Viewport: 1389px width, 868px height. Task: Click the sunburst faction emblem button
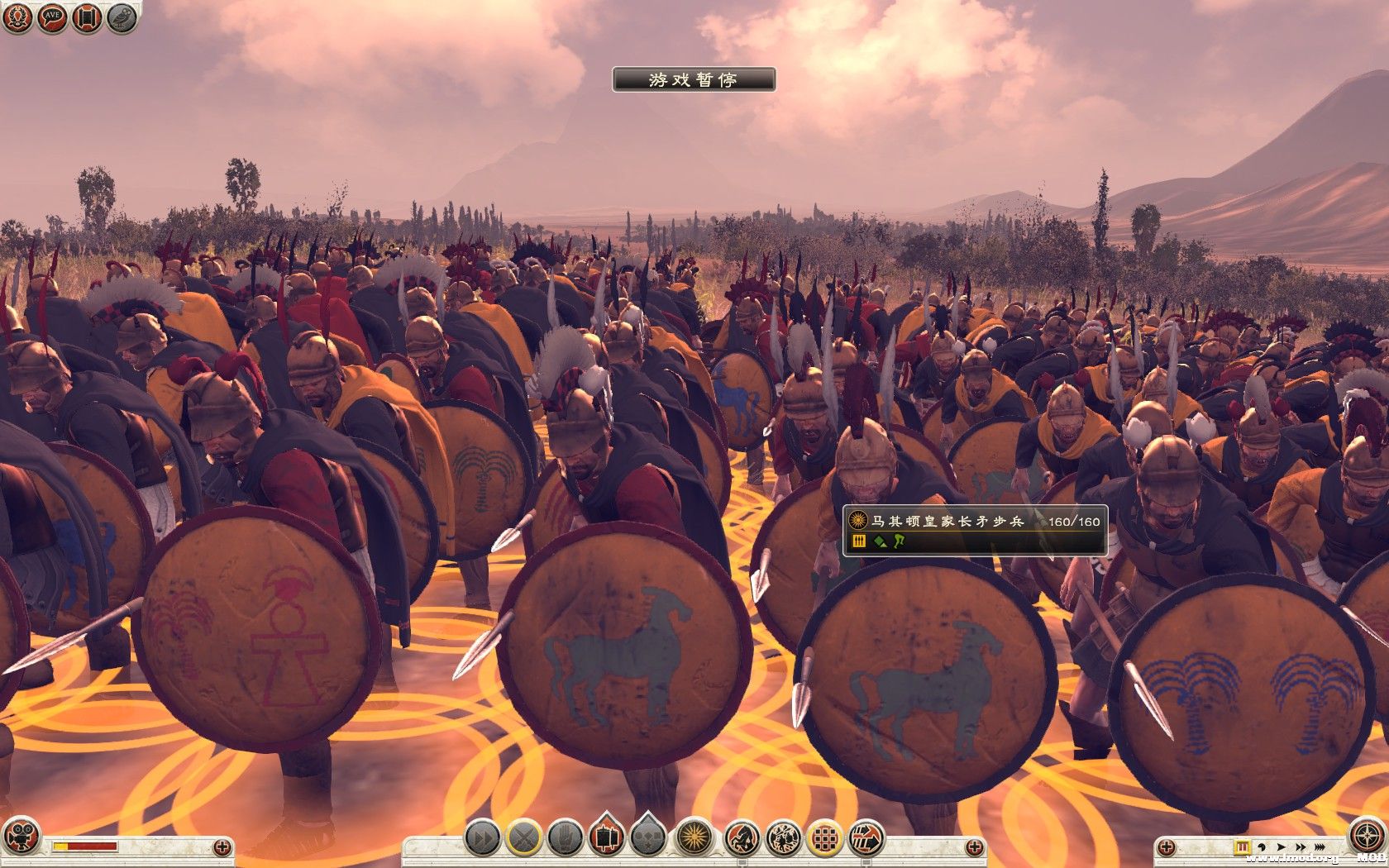click(x=695, y=838)
